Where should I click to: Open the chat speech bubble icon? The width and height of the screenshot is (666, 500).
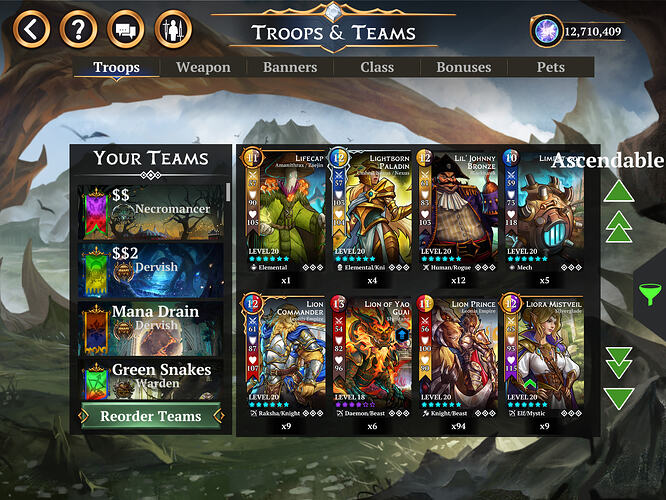click(125, 28)
